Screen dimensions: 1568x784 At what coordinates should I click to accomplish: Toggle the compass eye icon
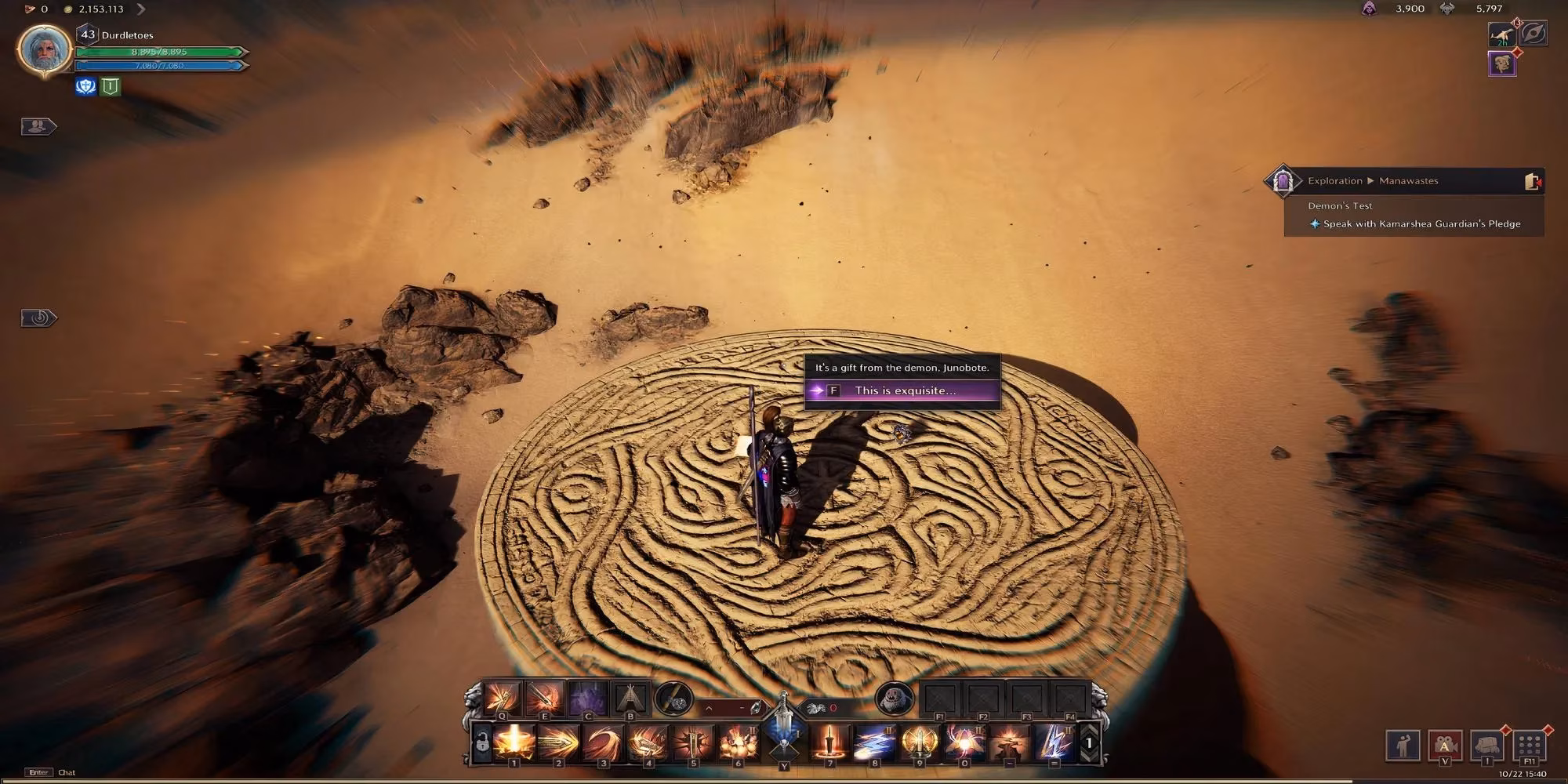[1534, 34]
